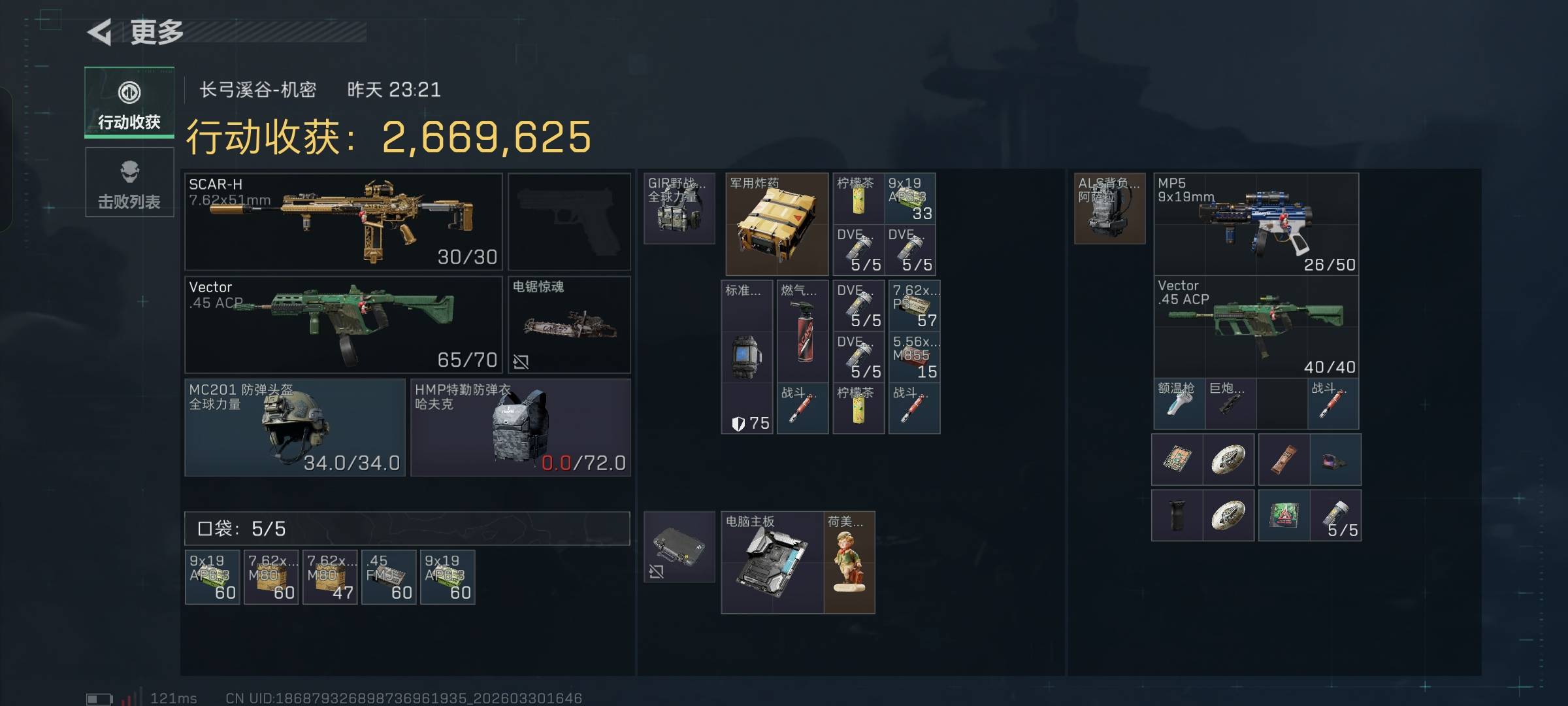Open the GIR野战 chest rig slot
The width and height of the screenshot is (1568, 706).
coord(679,209)
